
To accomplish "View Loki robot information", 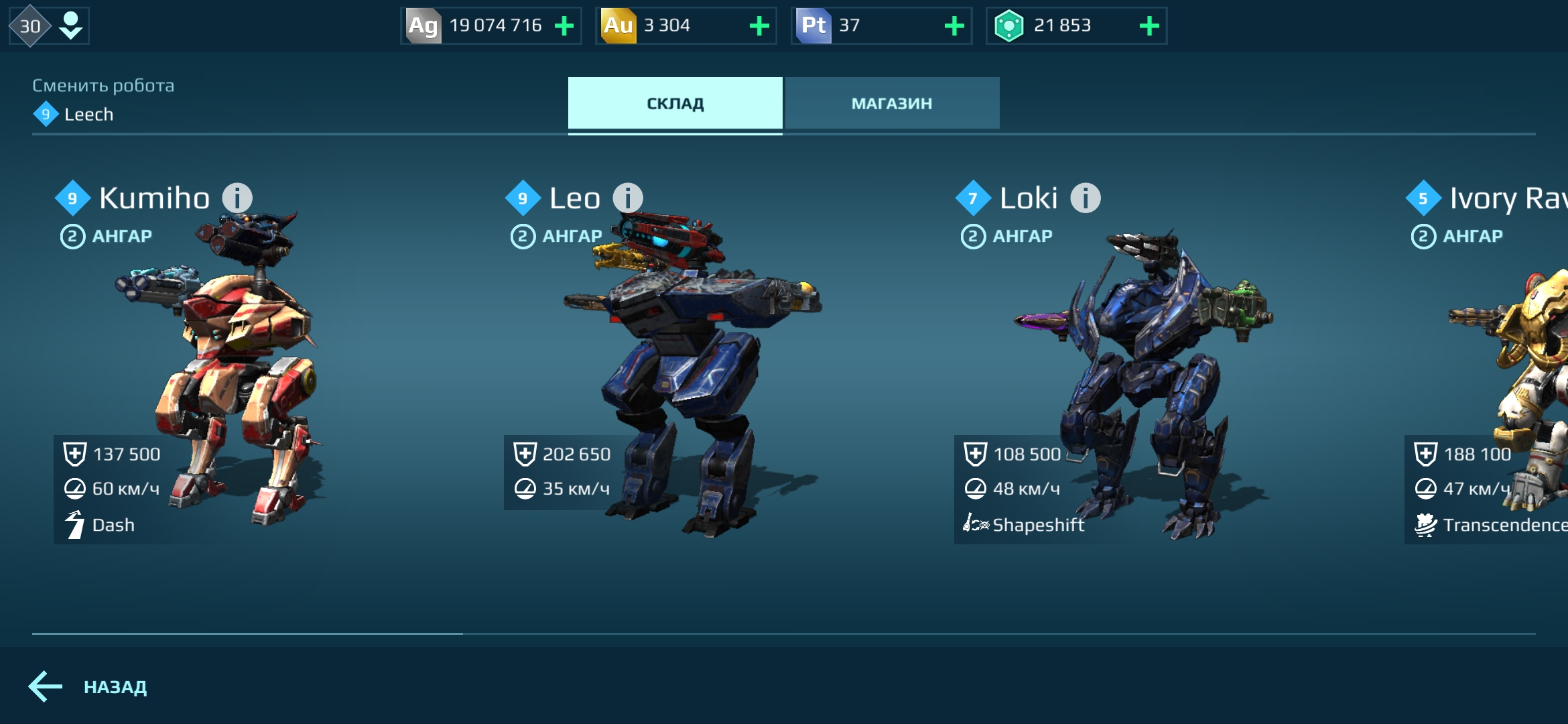I will (x=1086, y=198).
